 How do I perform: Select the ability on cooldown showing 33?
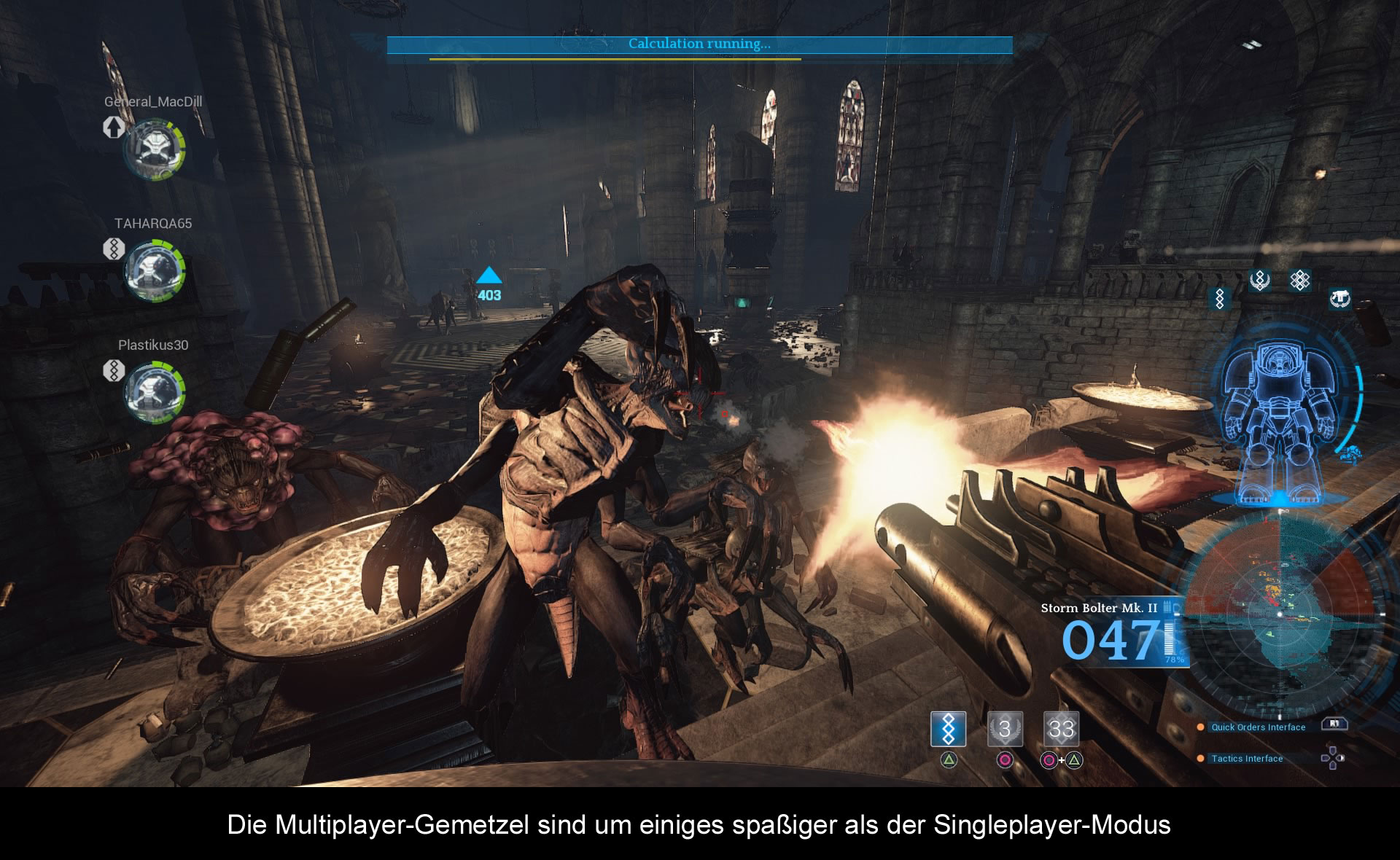1061,729
